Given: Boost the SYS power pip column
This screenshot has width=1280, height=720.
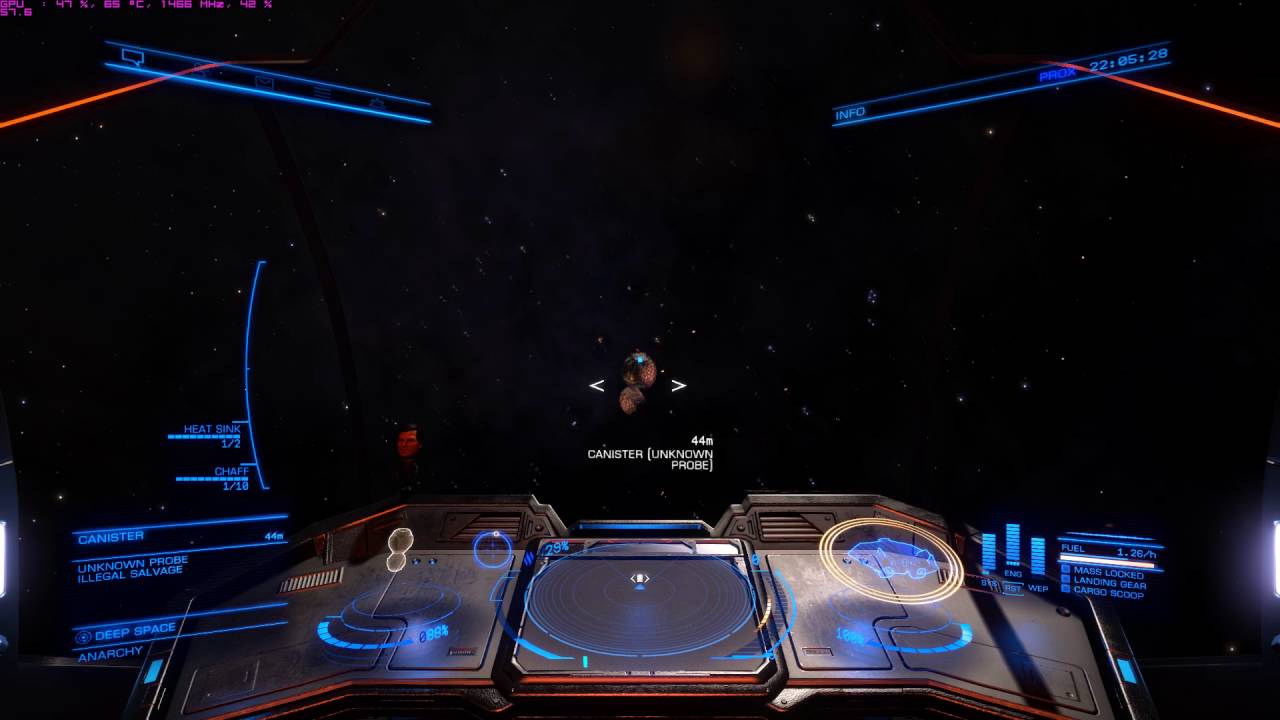Looking at the screenshot, I should point(989,552).
